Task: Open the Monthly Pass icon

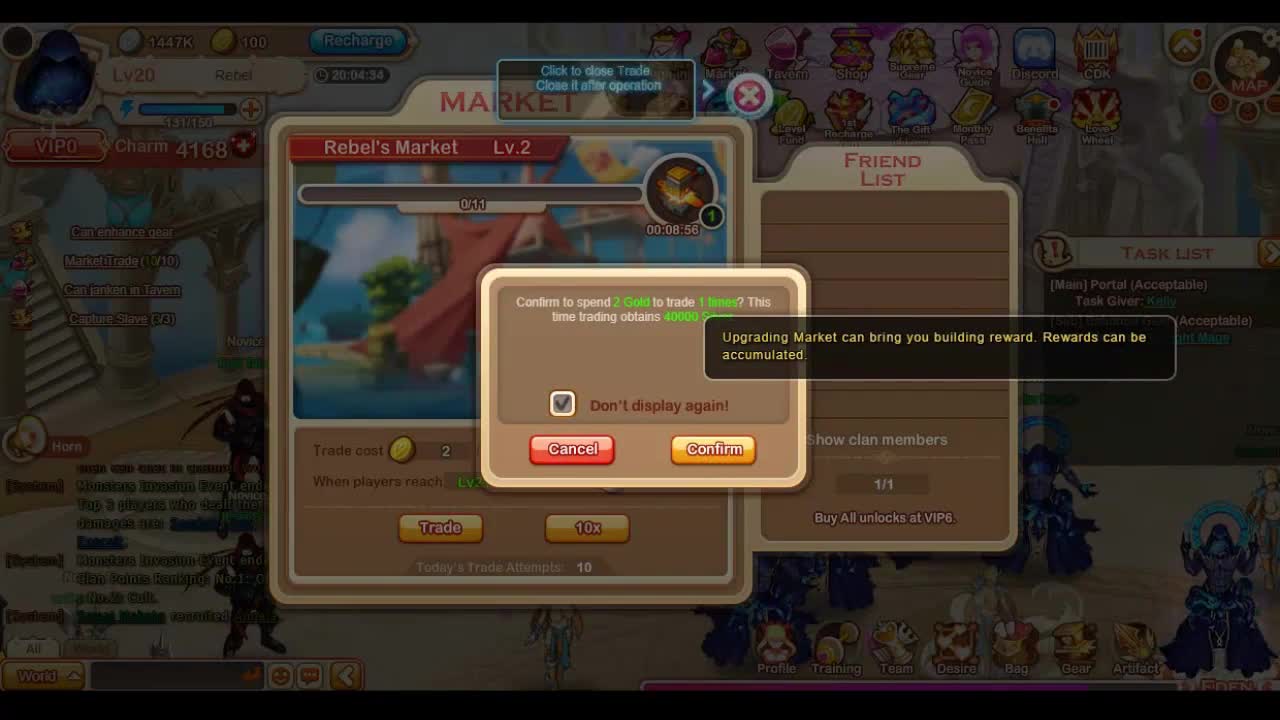Action: click(x=972, y=115)
